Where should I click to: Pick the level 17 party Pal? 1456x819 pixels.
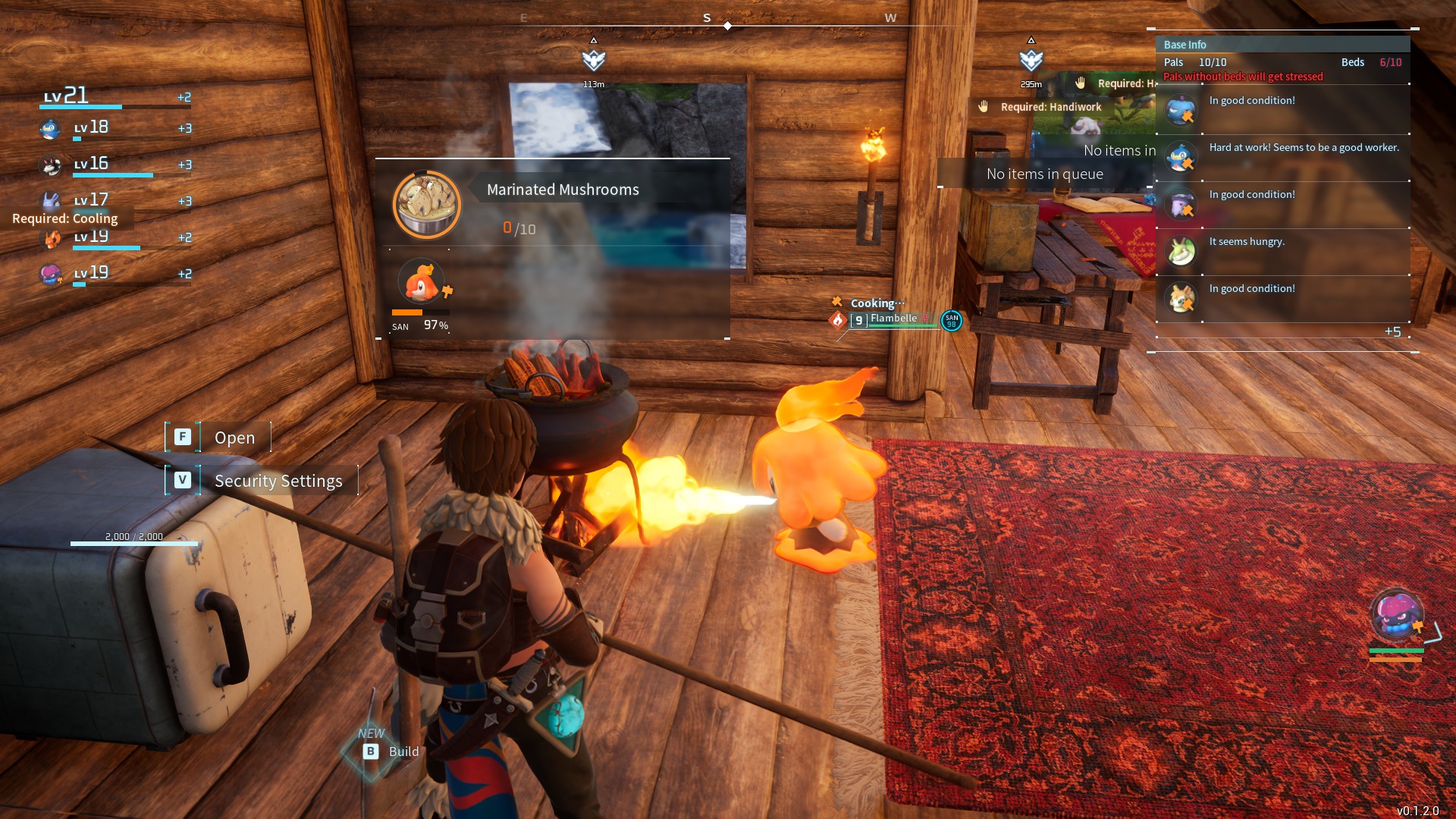coord(50,200)
